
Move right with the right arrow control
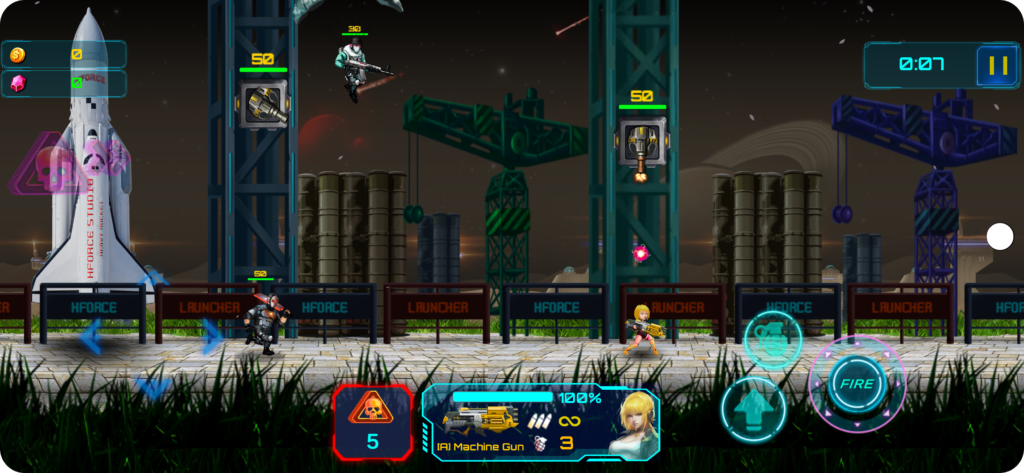[210, 337]
